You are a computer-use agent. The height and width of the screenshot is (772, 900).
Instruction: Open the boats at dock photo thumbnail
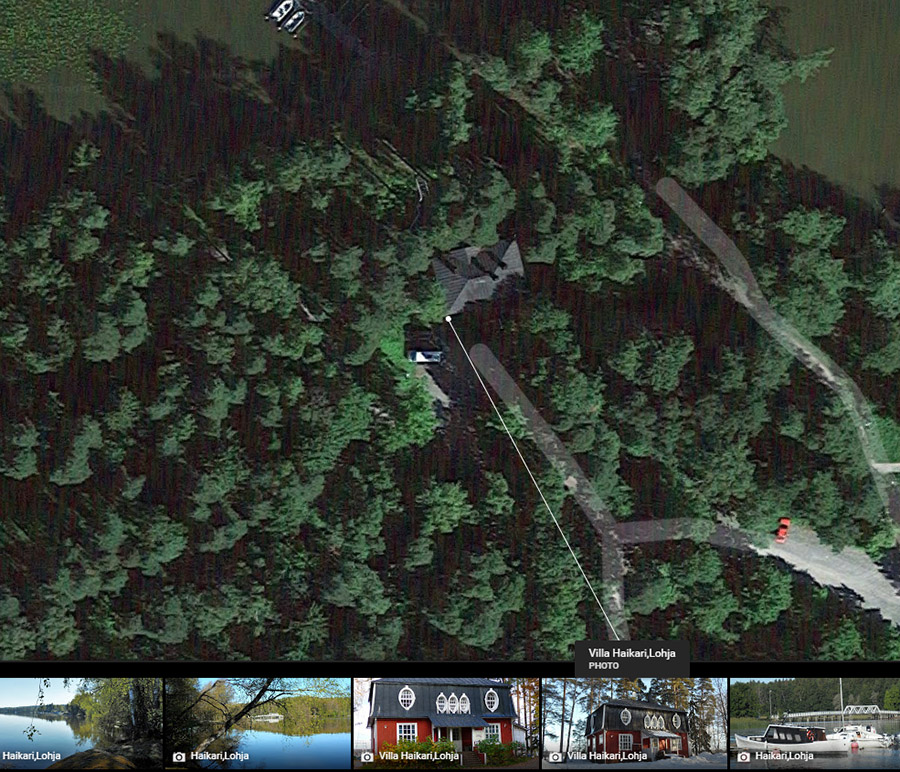click(x=814, y=722)
